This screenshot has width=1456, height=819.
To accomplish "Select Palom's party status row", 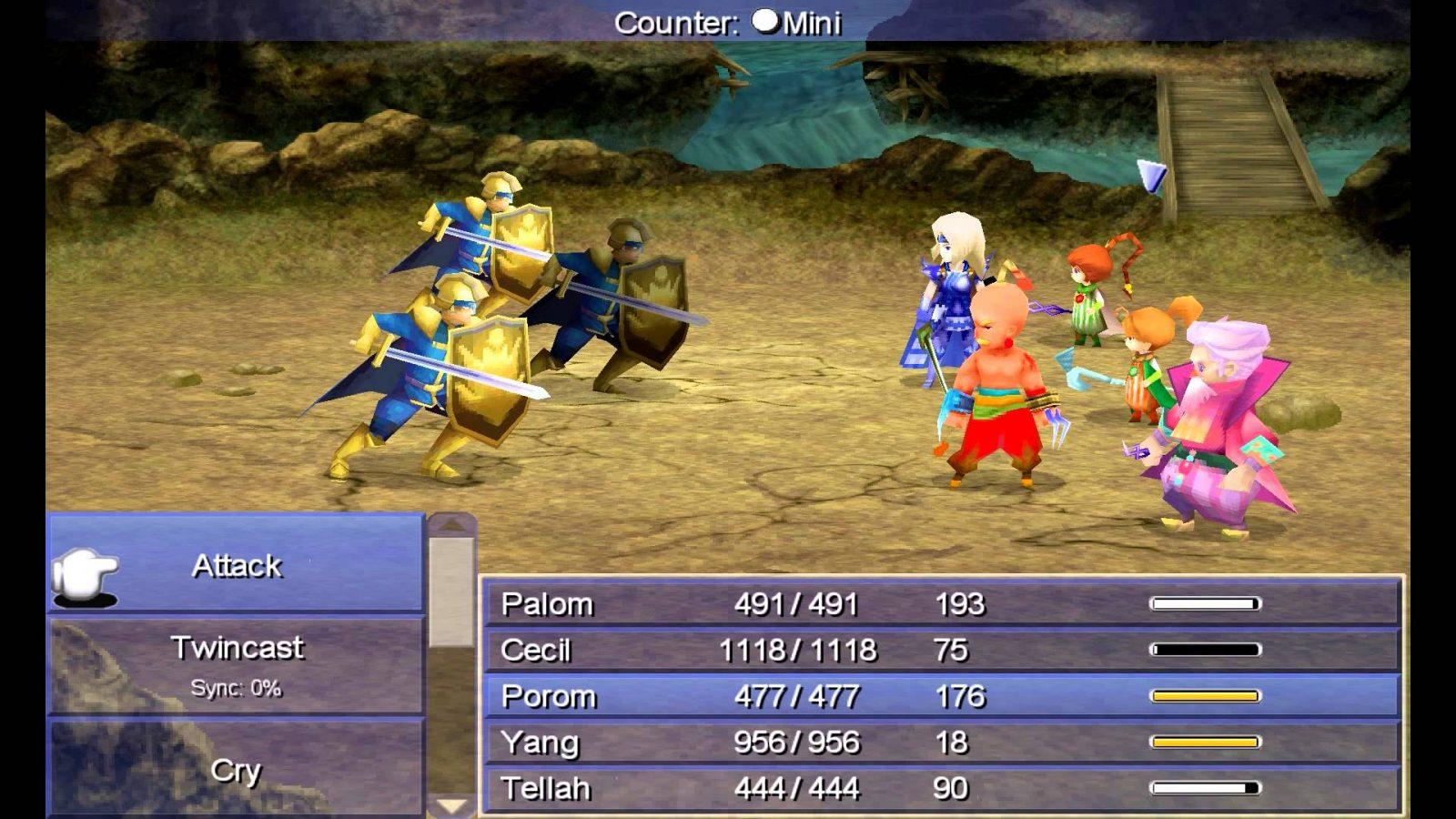I will (942, 604).
